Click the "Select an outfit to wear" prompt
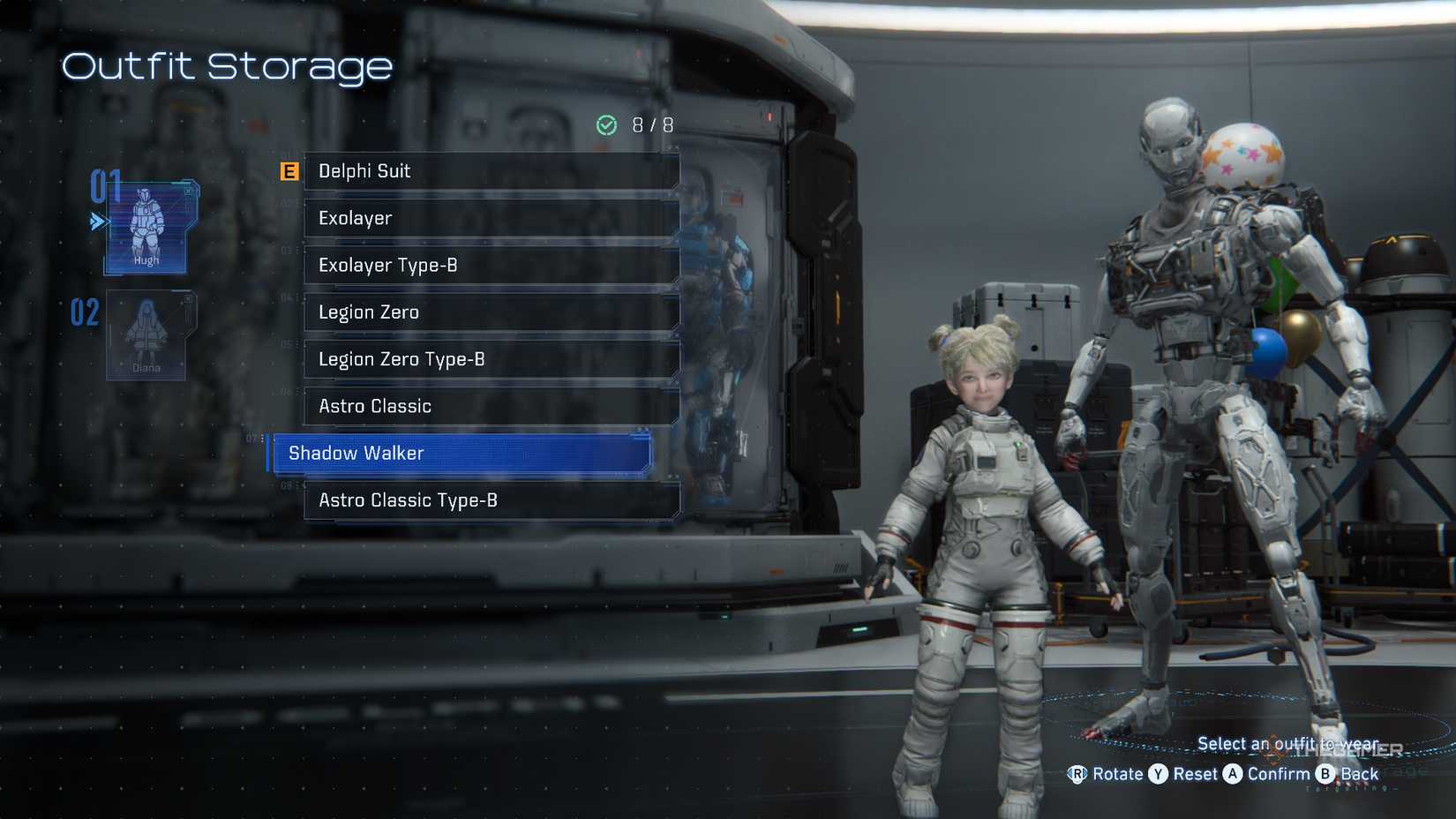 [x=1290, y=743]
